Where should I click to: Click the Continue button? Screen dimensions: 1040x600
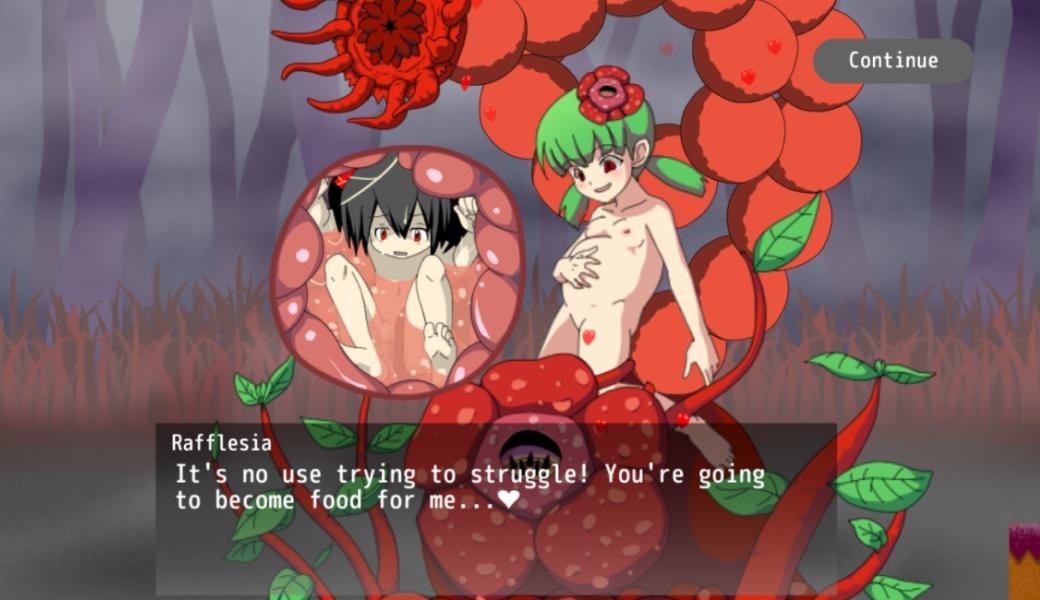(893, 61)
